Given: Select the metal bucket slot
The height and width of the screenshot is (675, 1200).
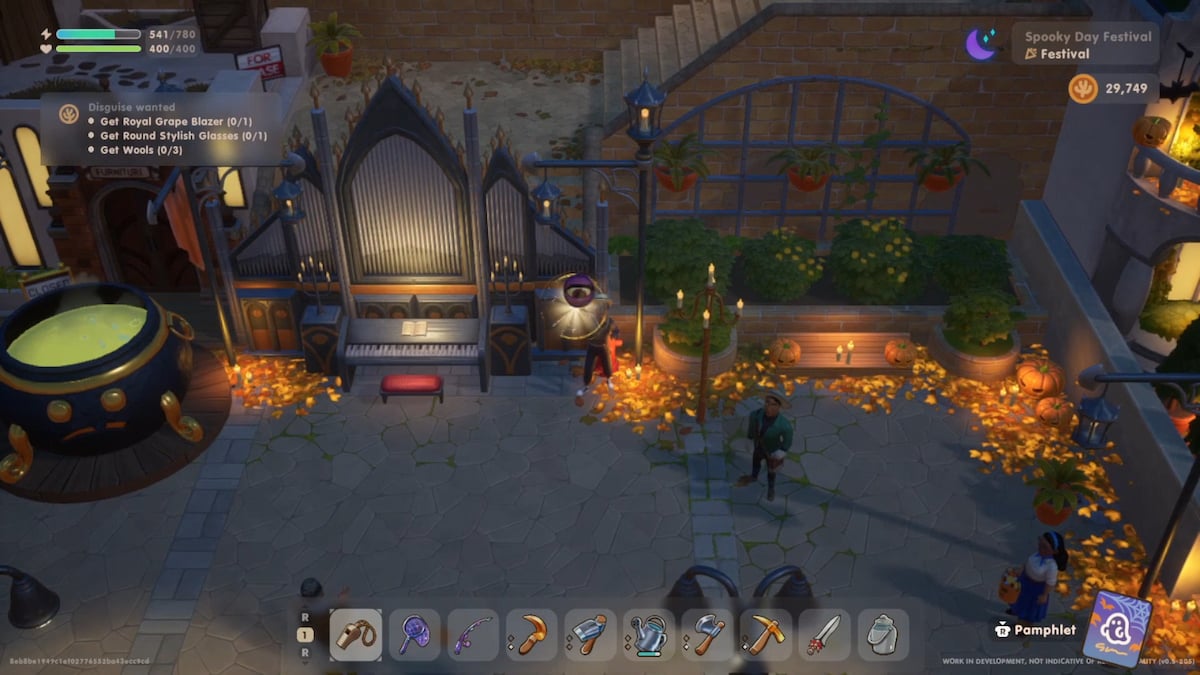Looking at the screenshot, I should [883, 635].
